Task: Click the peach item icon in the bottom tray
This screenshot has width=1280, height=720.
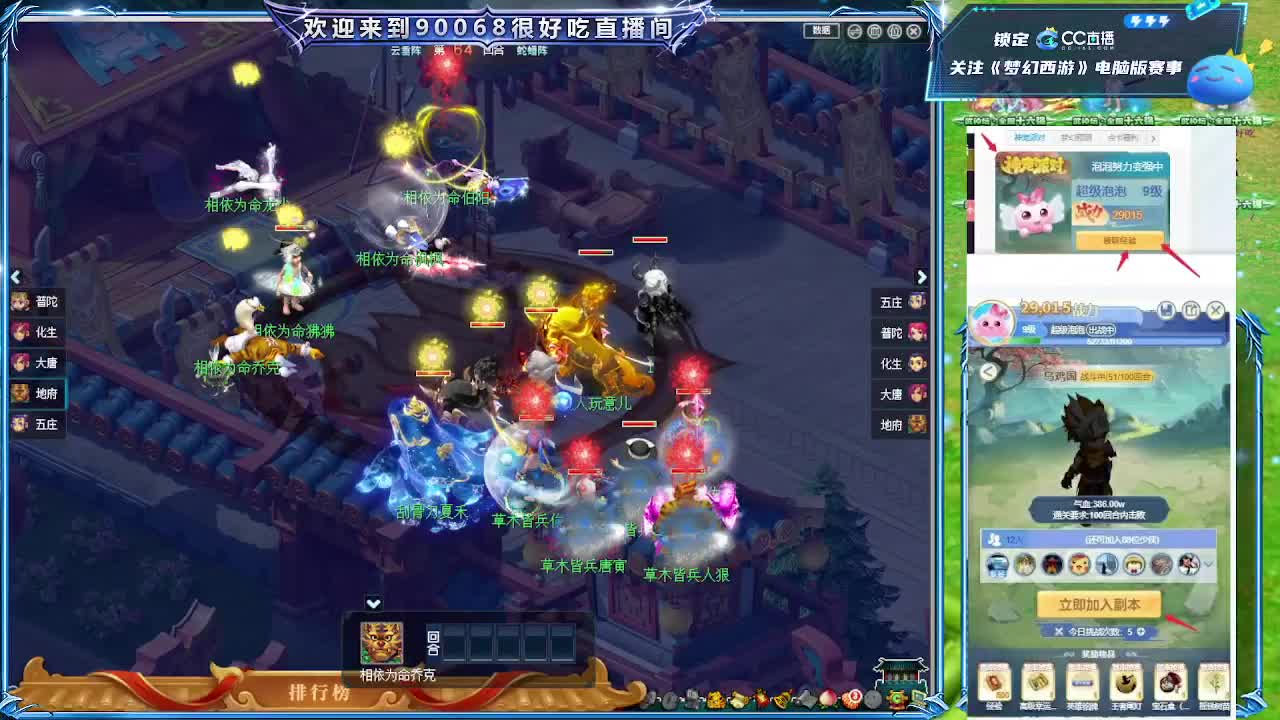Action: click(827, 699)
